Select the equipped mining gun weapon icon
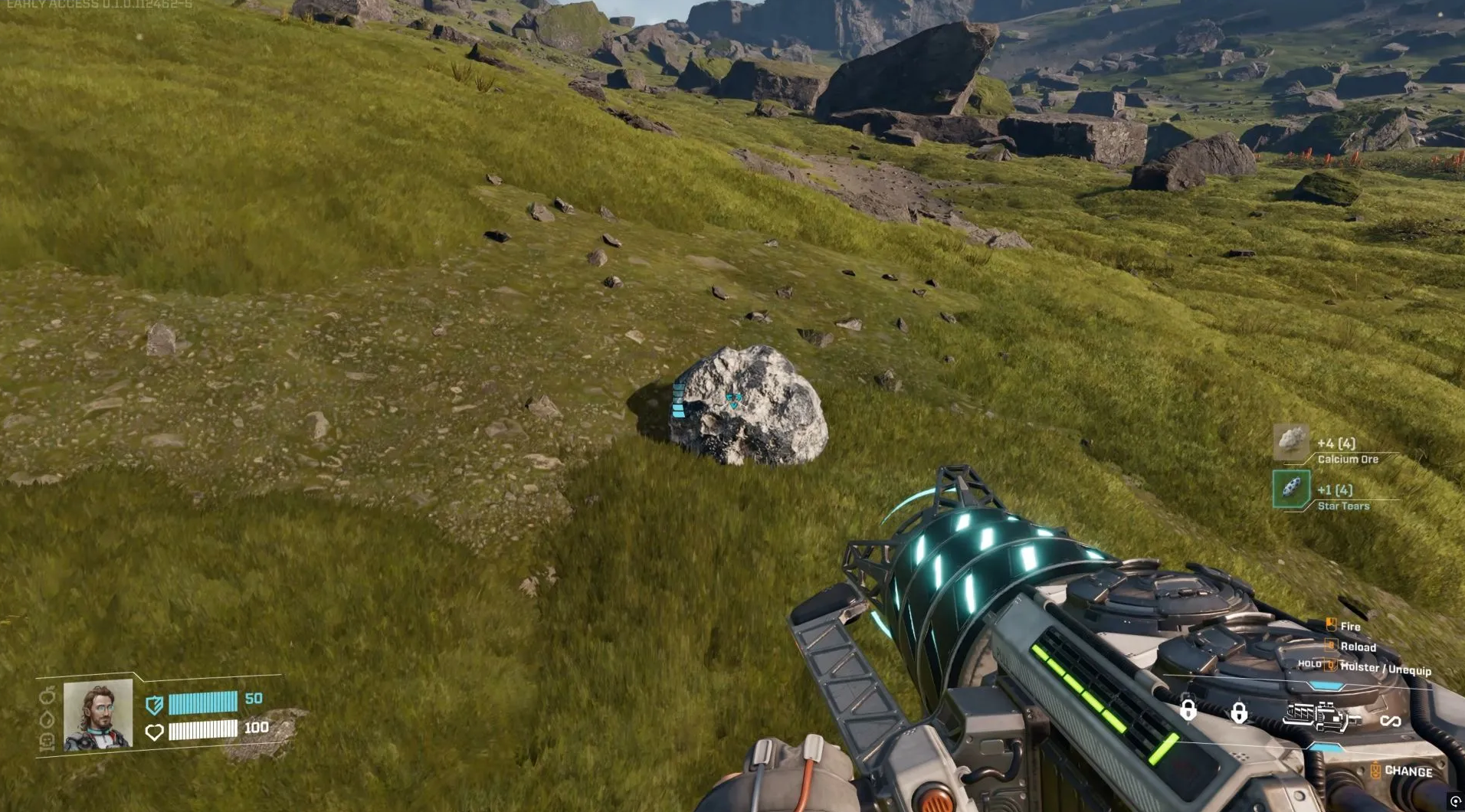The image size is (1465, 812). coord(1322,717)
